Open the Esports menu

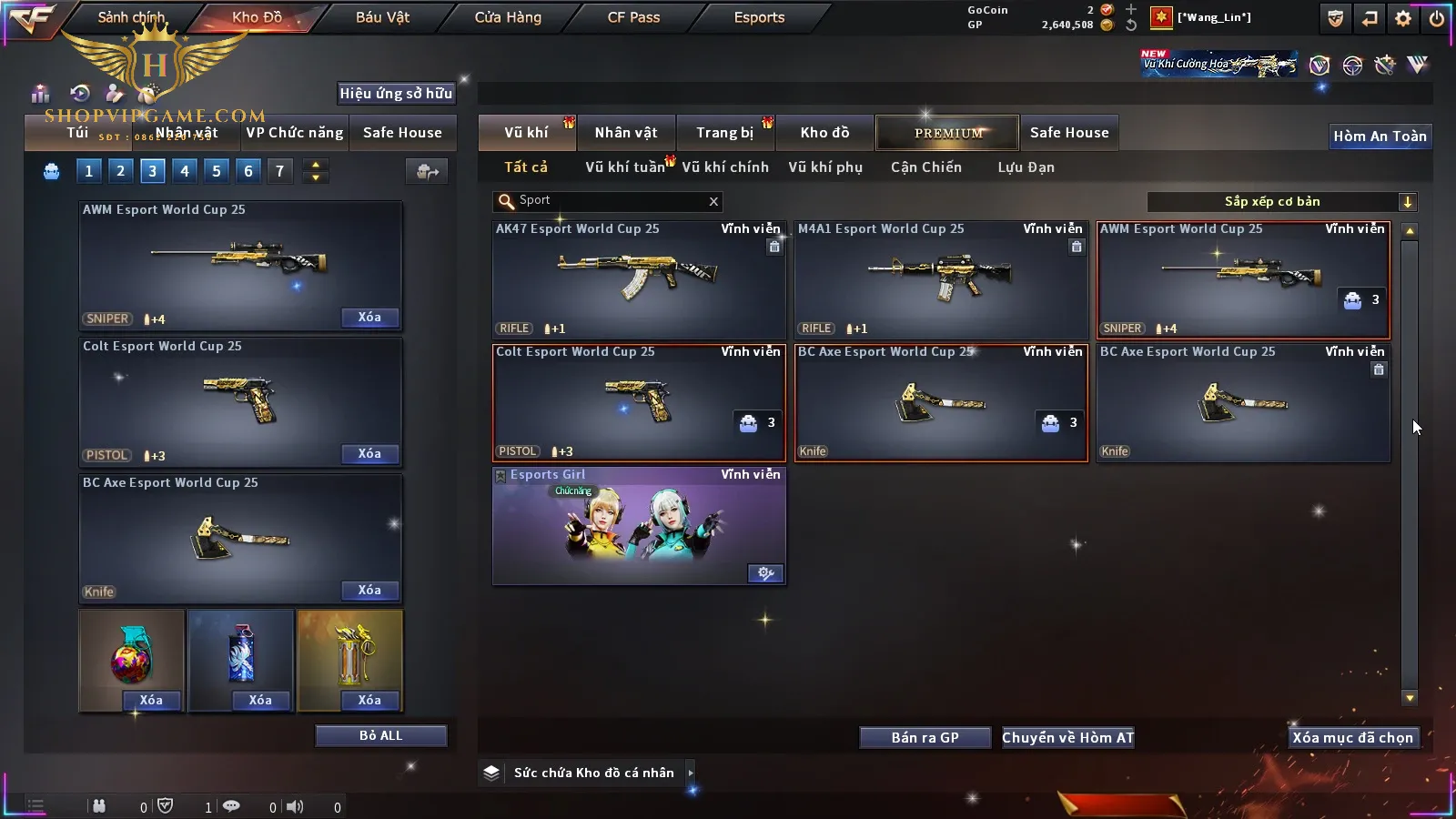759,17
